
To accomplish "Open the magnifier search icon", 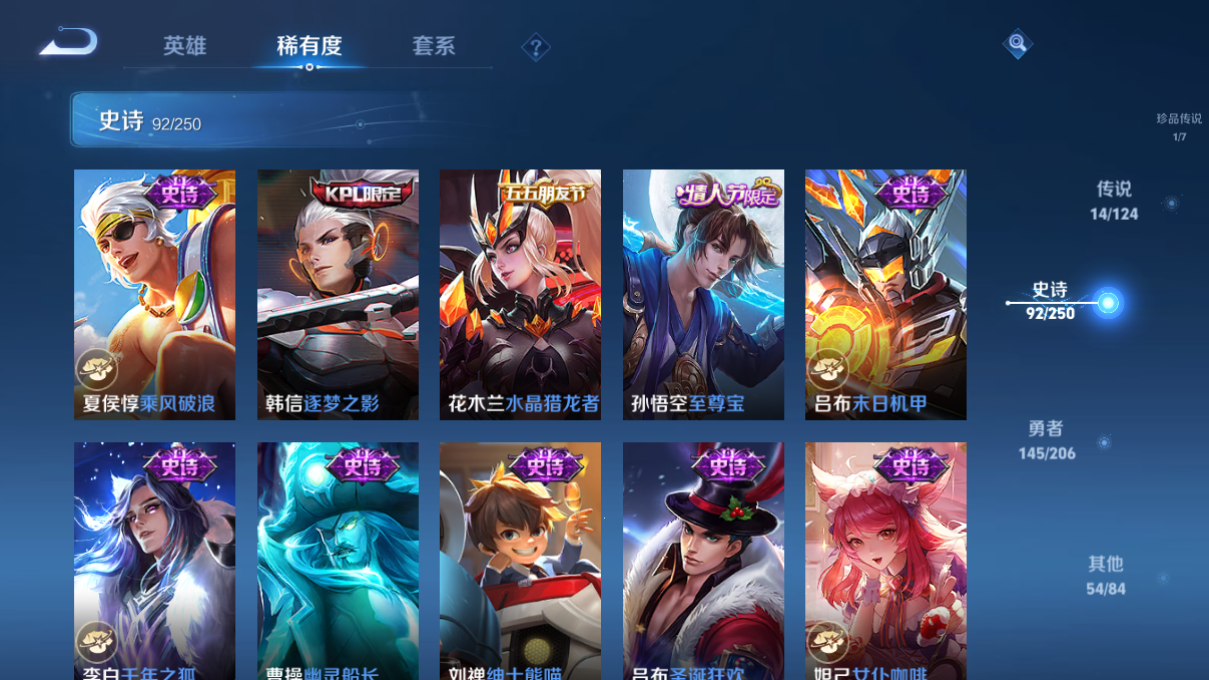I will pos(1017,43).
